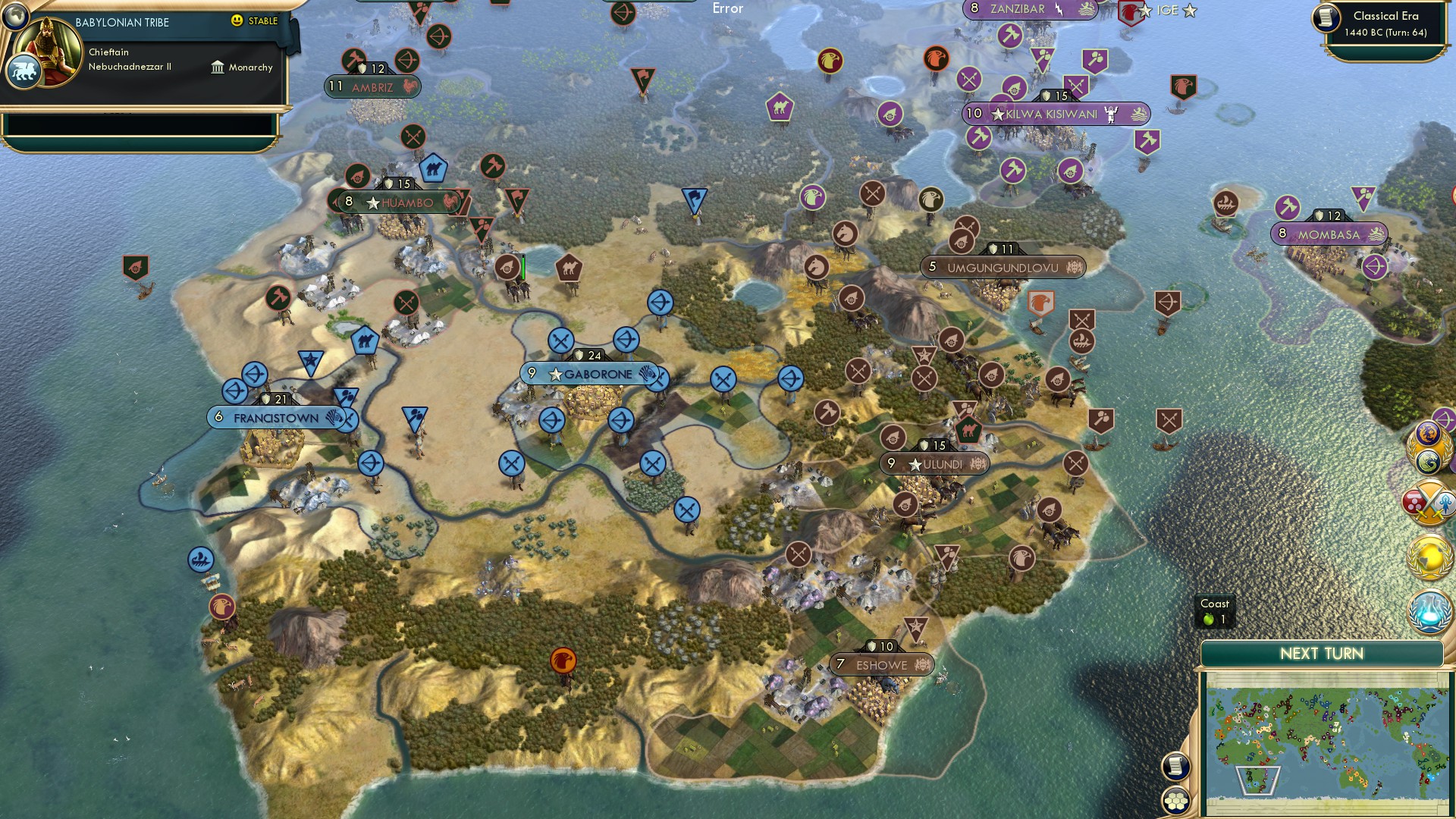Toggle the Huambo city capital star

pyautogui.click(x=372, y=202)
